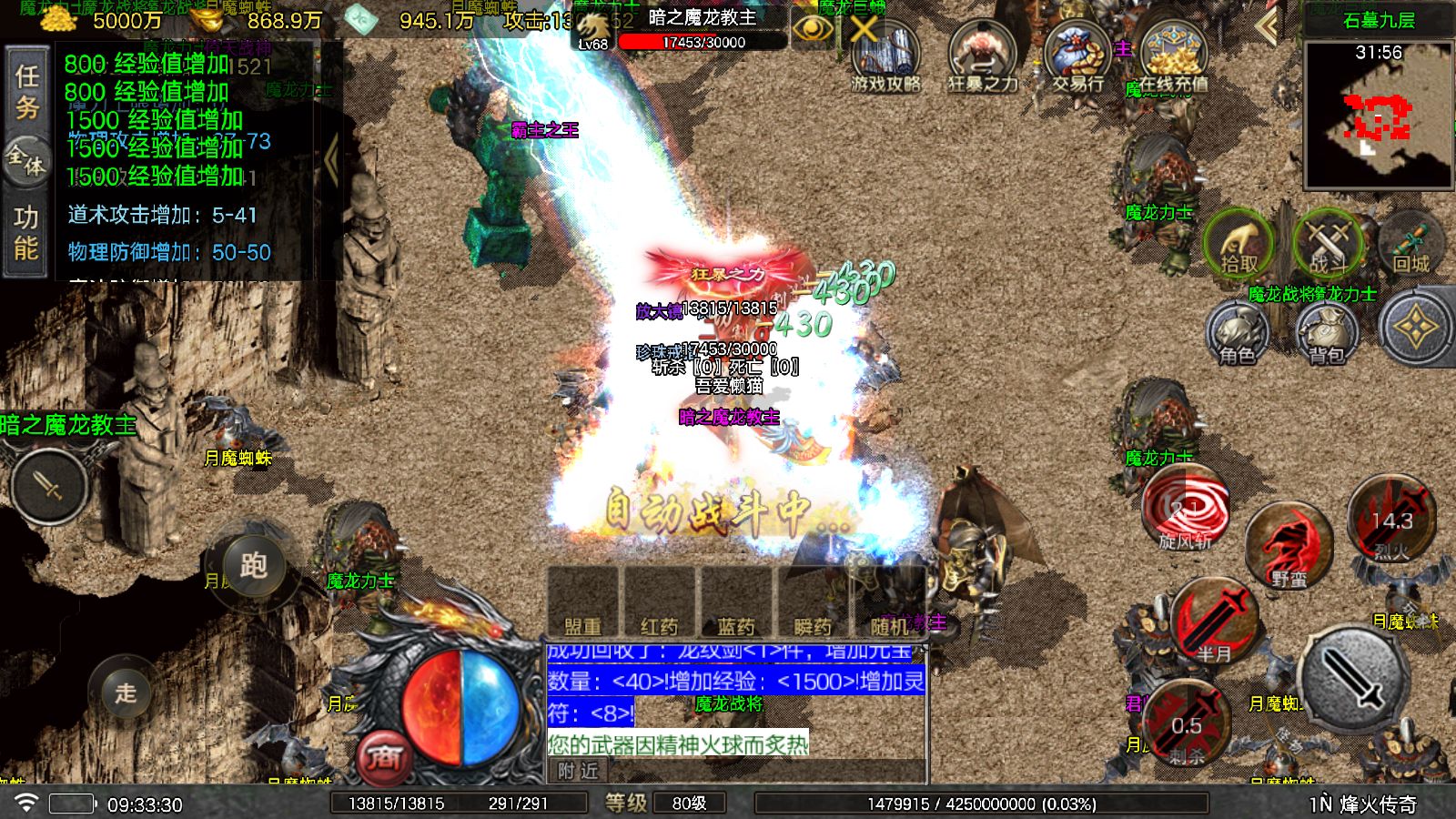The width and height of the screenshot is (1456, 819).
Task: Click the 石墓九层 minimap
Action: pyautogui.click(x=1378, y=114)
